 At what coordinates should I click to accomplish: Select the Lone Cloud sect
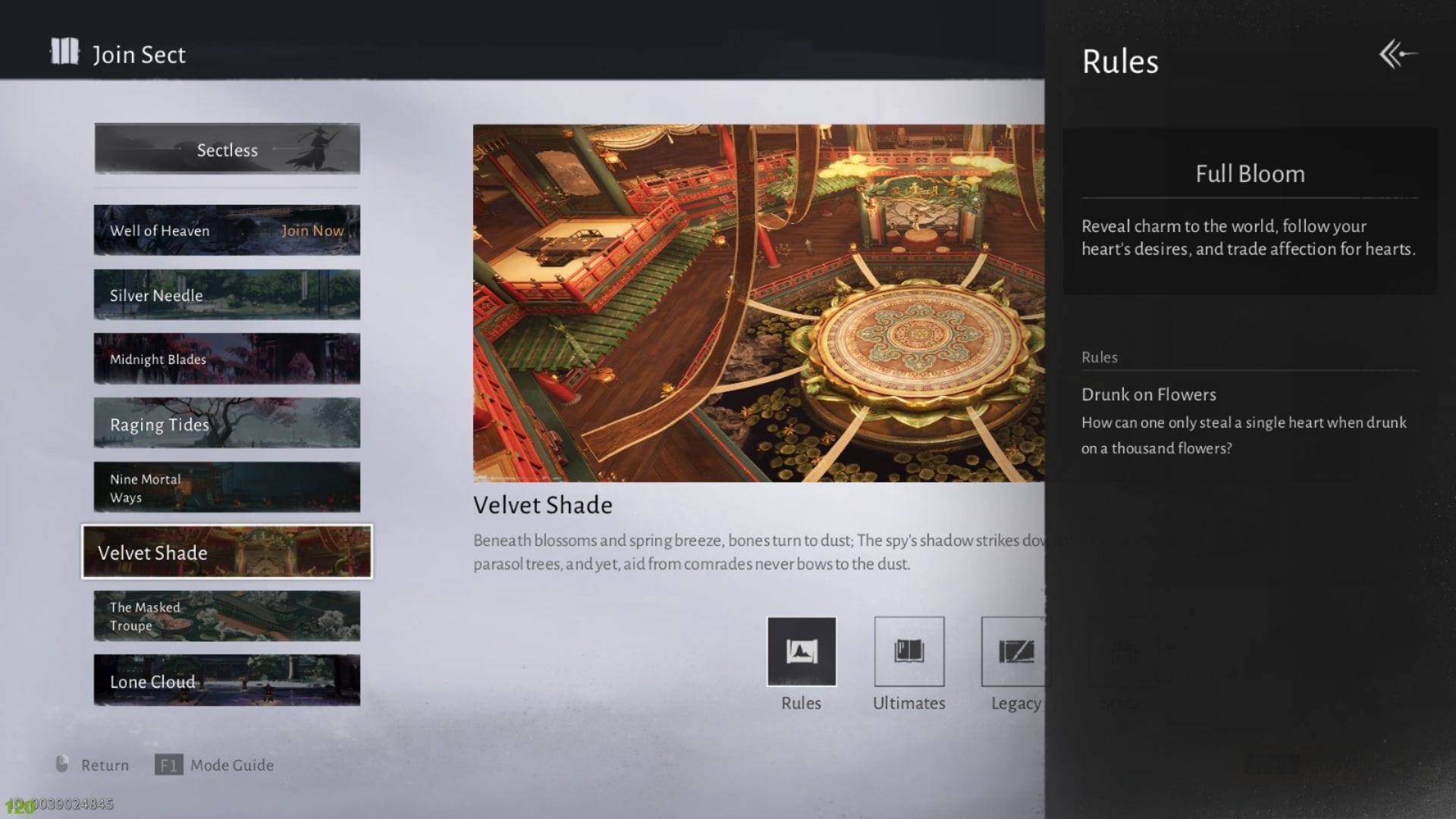226,681
